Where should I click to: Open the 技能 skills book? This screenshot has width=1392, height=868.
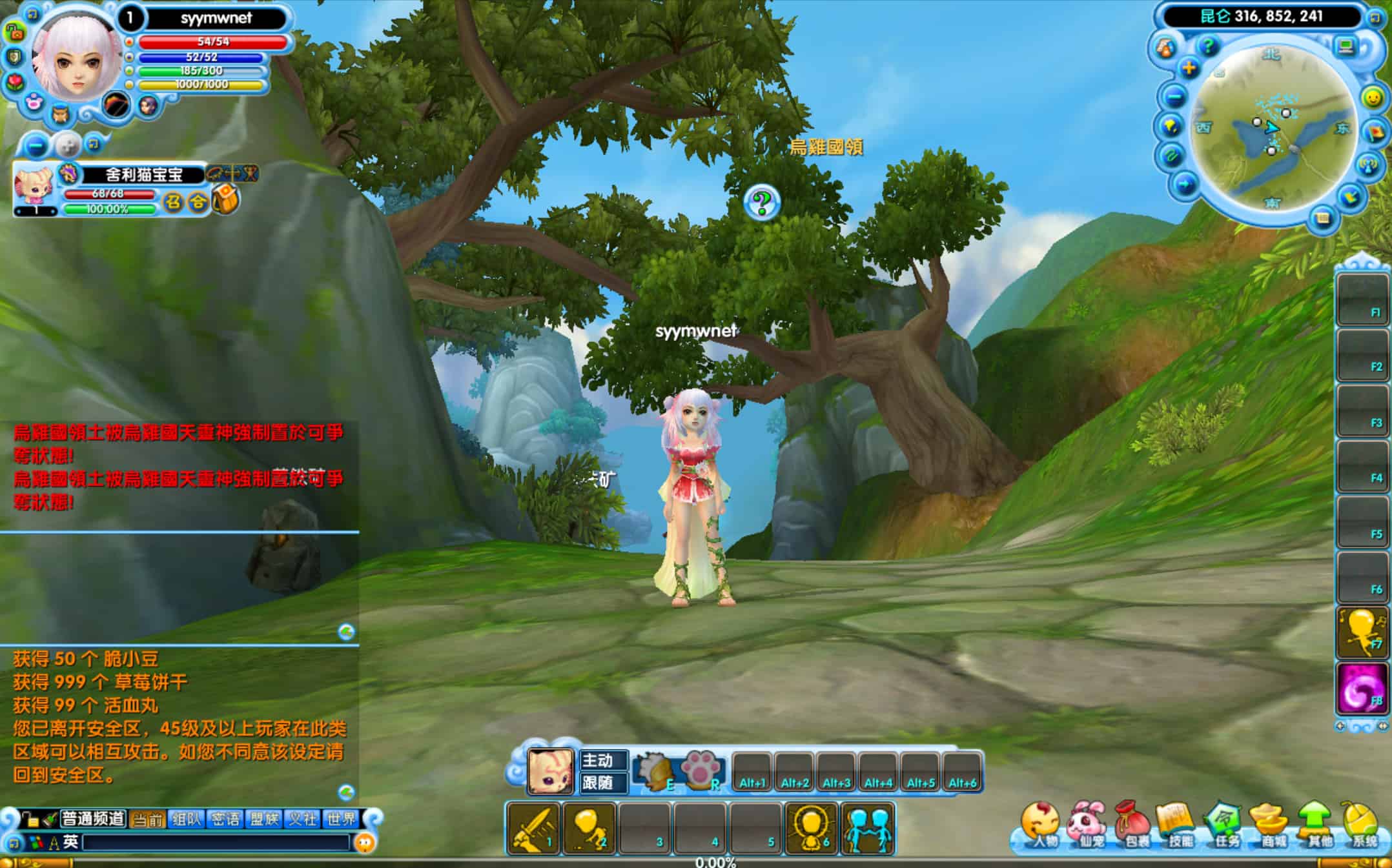point(1178,826)
